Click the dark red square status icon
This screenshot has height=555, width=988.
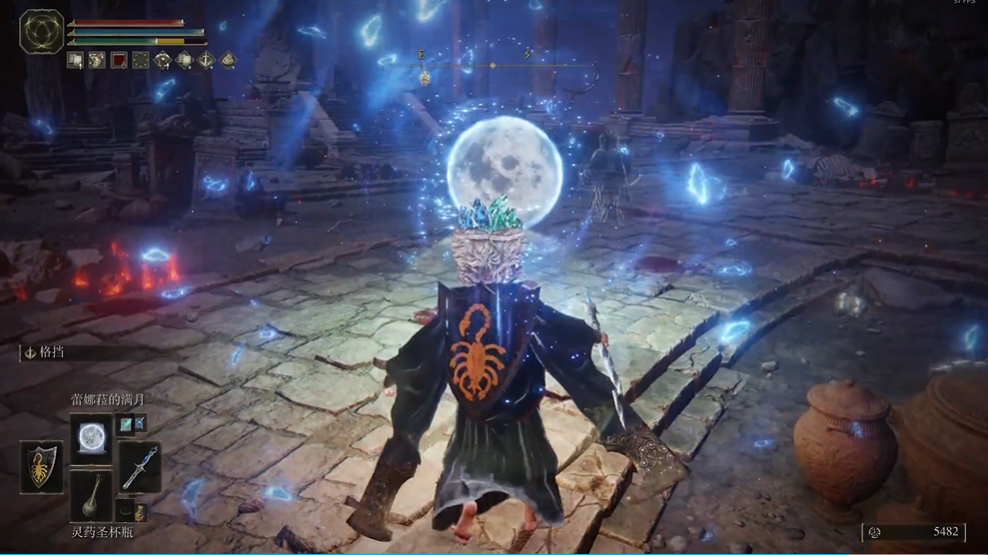(118, 60)
